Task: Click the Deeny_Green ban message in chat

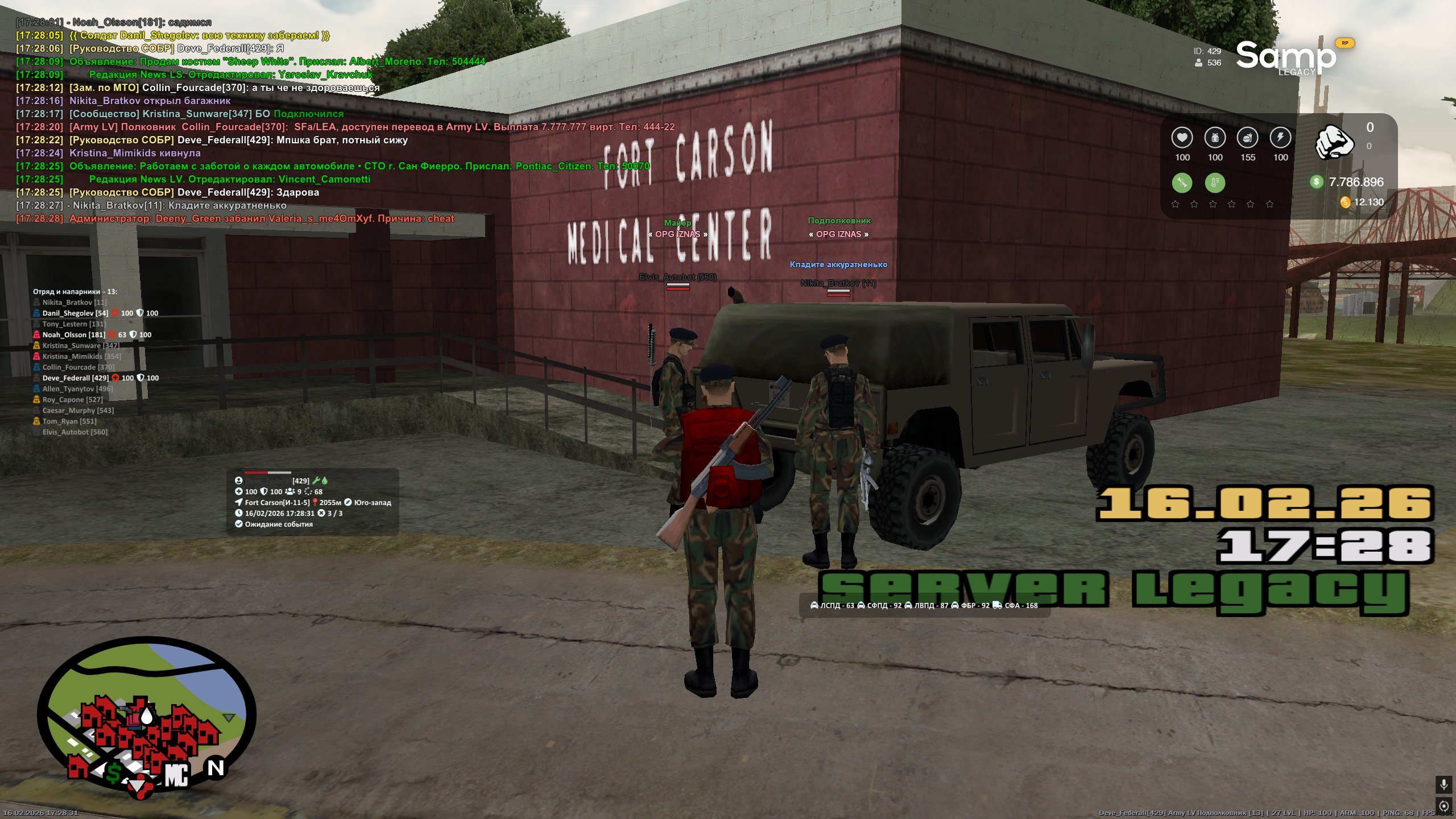Action: 262,218
